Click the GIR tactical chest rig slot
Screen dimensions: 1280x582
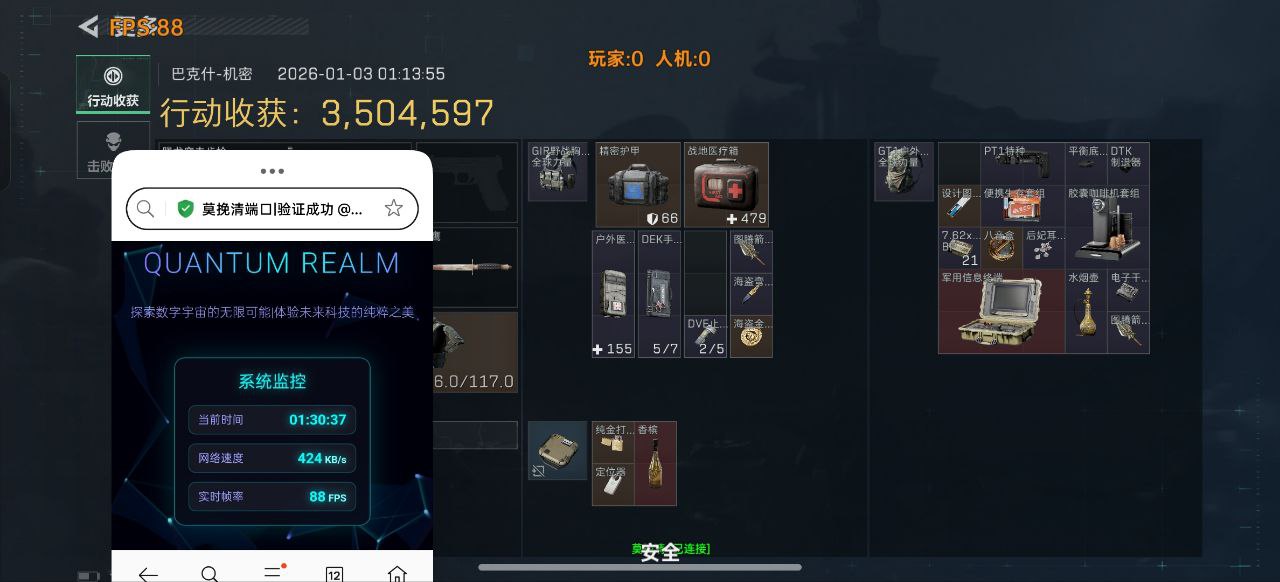tap(557, 172)
